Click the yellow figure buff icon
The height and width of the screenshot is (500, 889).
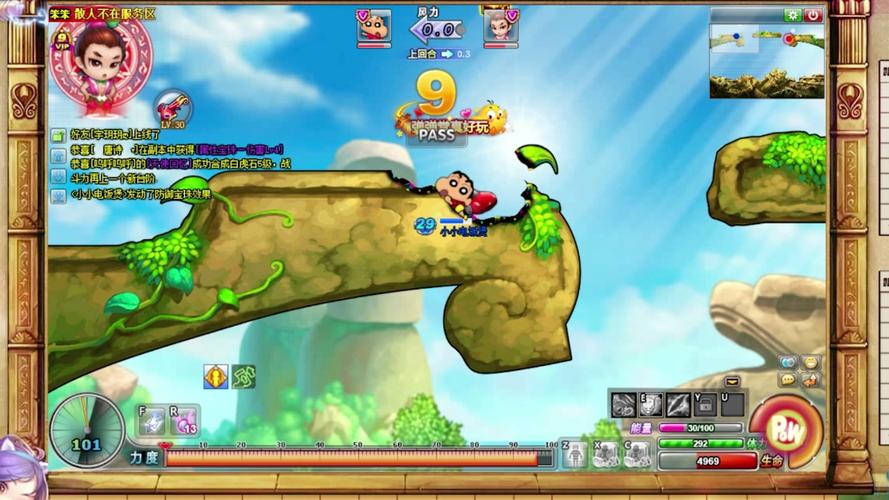coord(215,377)
